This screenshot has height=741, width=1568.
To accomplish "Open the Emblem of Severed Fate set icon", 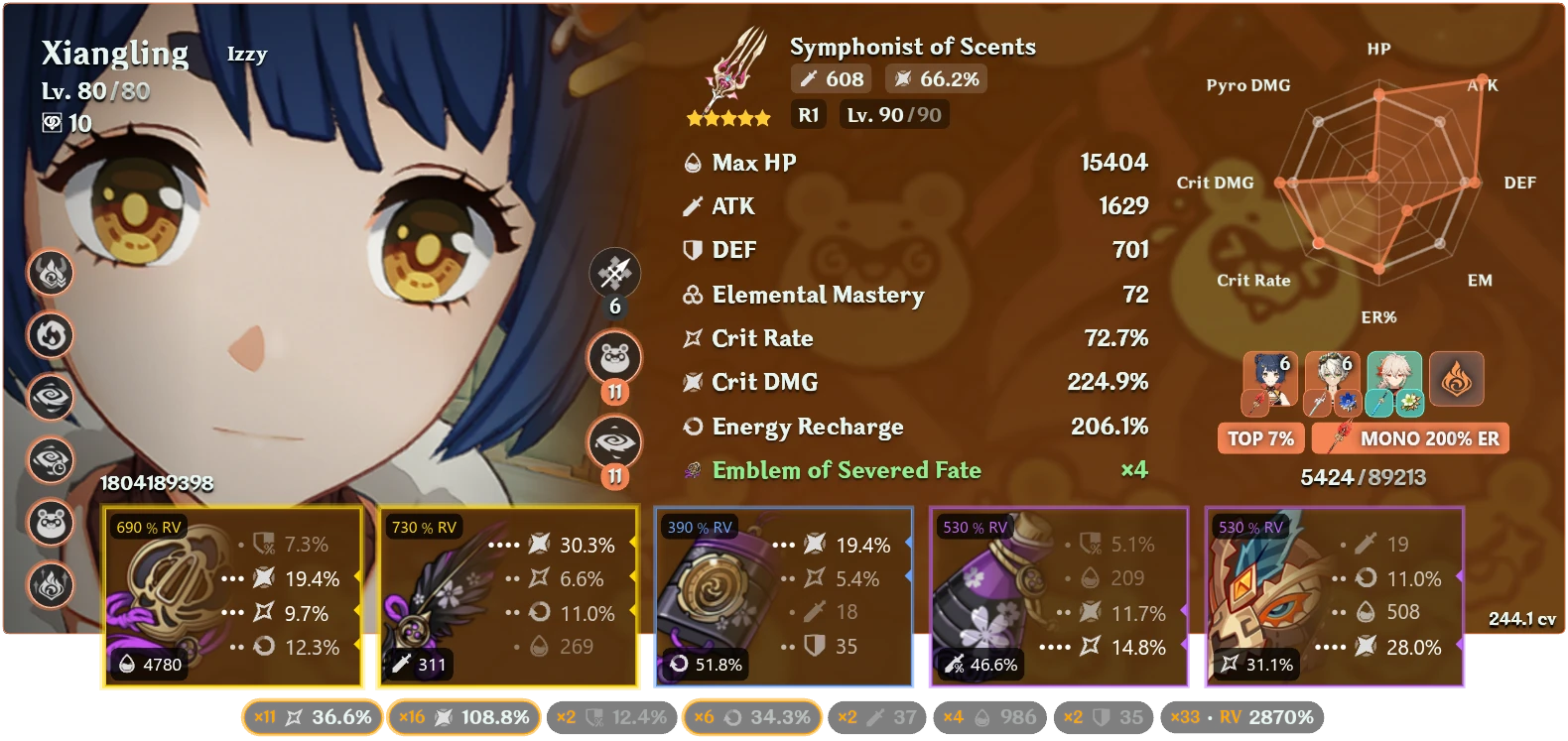I will pyautogui.click(x=693, y=469).
